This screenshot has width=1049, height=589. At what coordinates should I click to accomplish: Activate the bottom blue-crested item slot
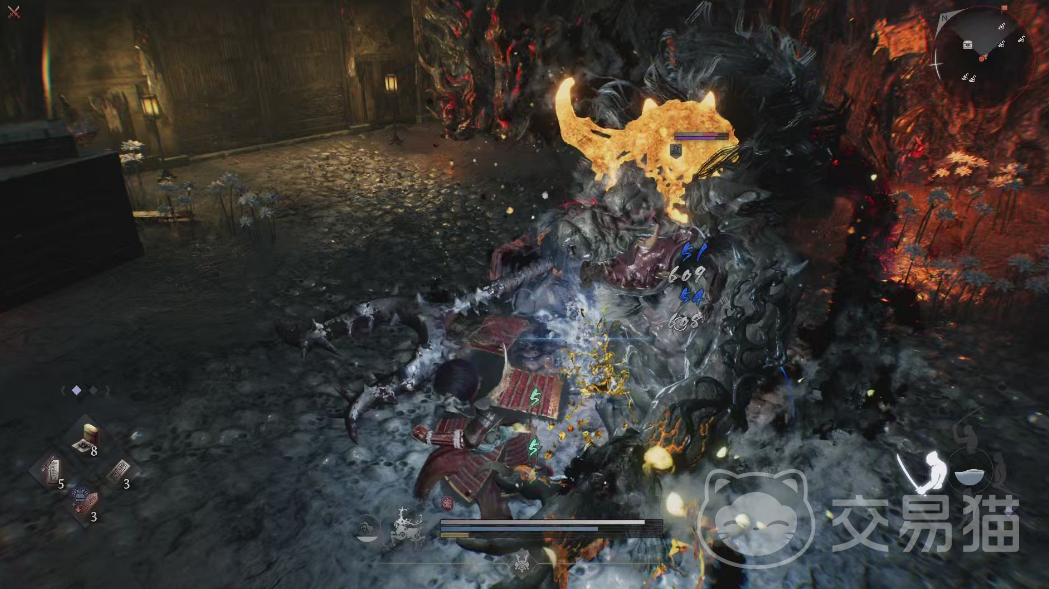coord(84,501)
